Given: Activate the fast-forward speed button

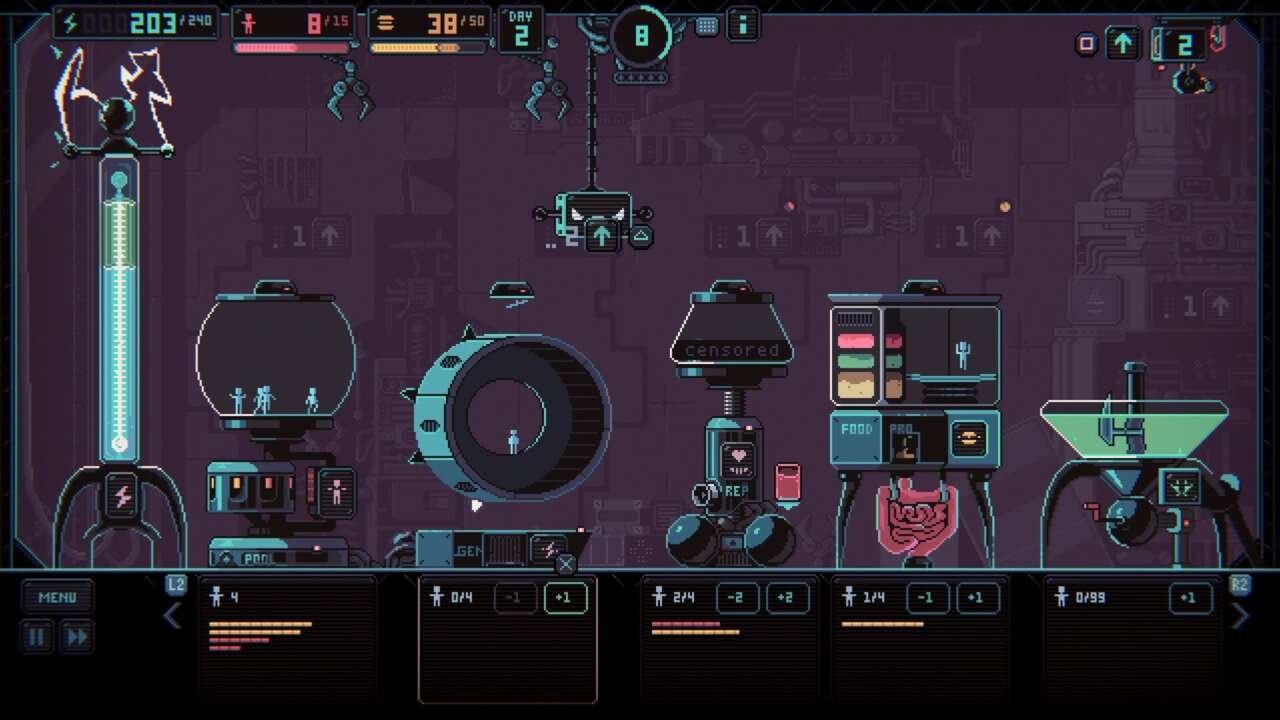Looking at the screenshot, I should tap(76, 636).
